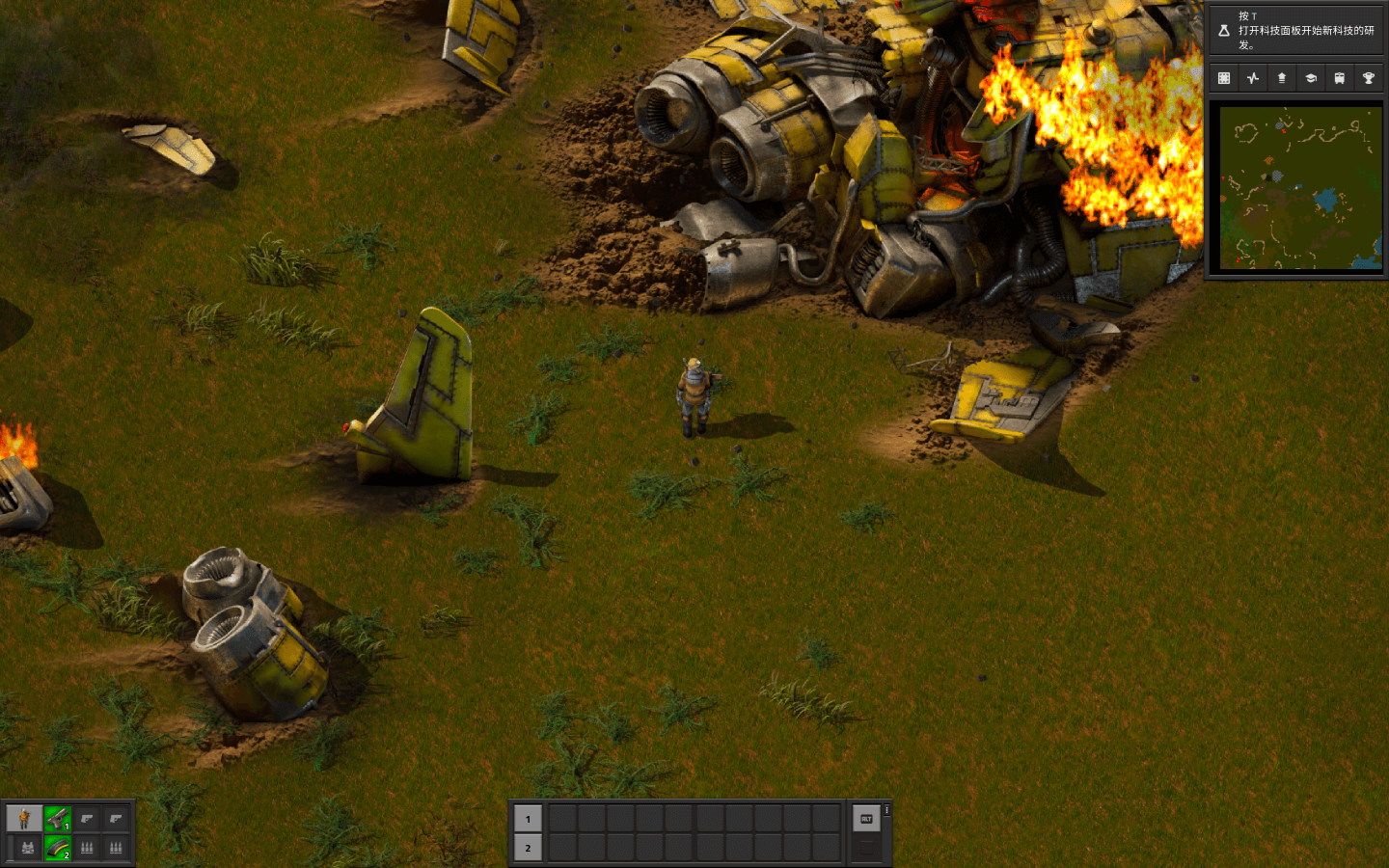Open production statistics via the pulse icon

1252,77
